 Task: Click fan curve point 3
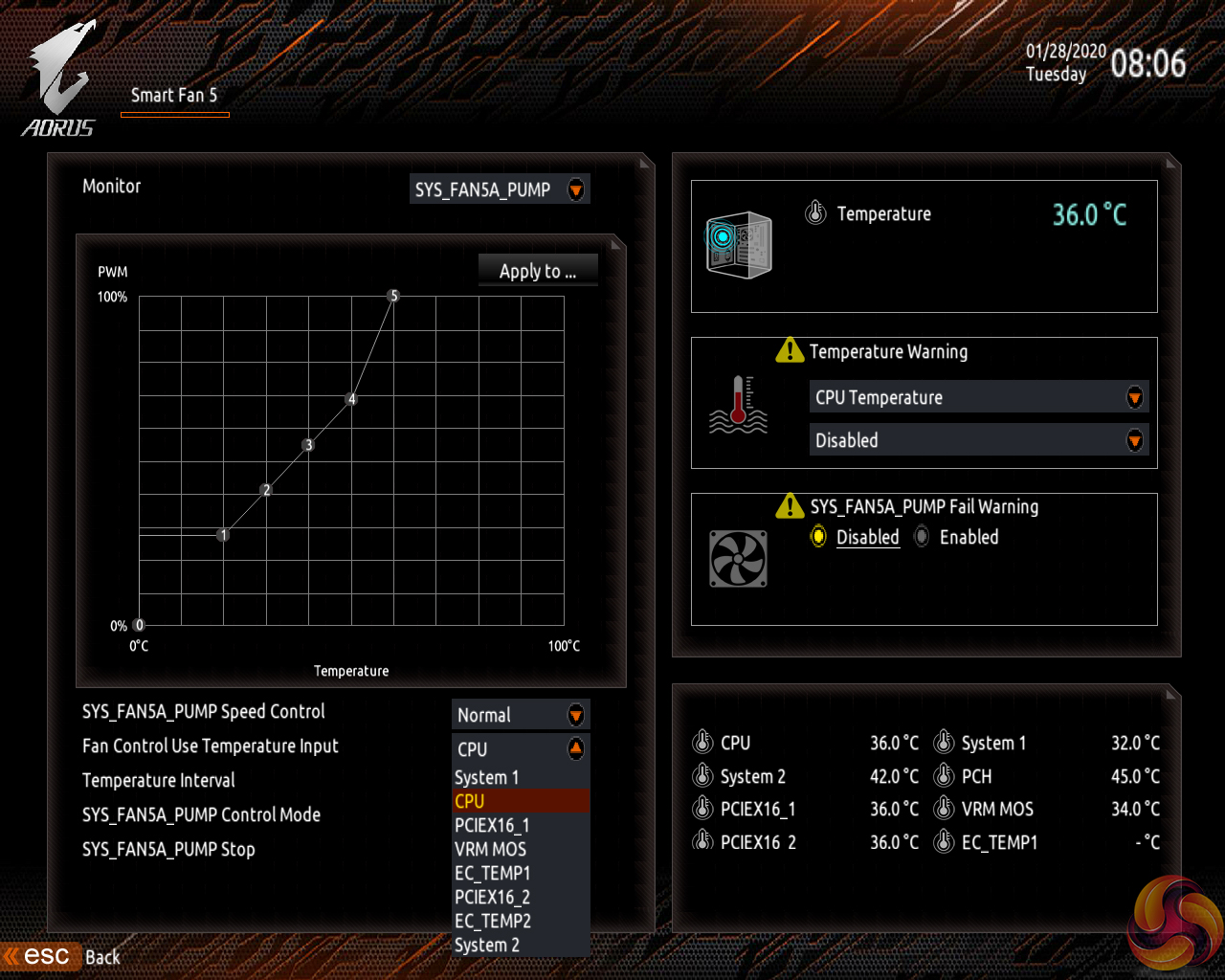tap(308, 445)
